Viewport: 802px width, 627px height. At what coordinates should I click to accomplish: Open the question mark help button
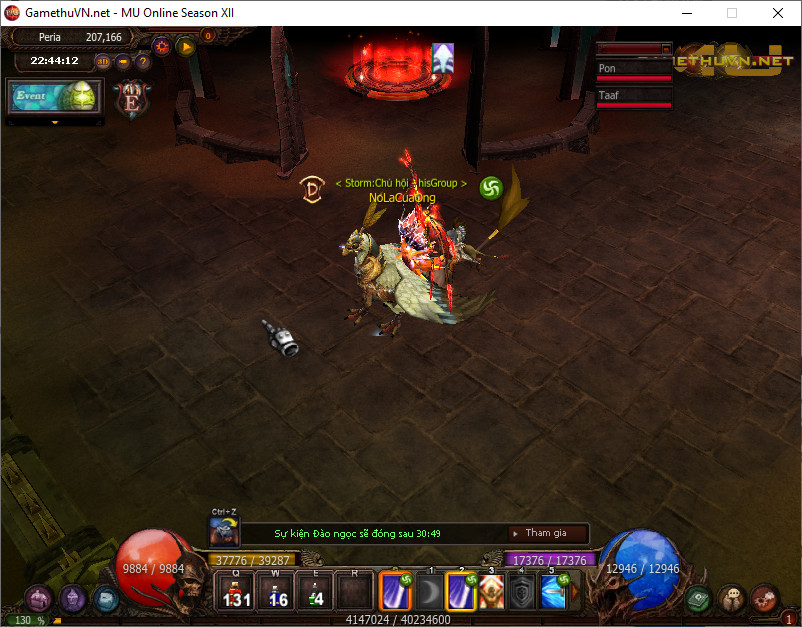[143, 62]
